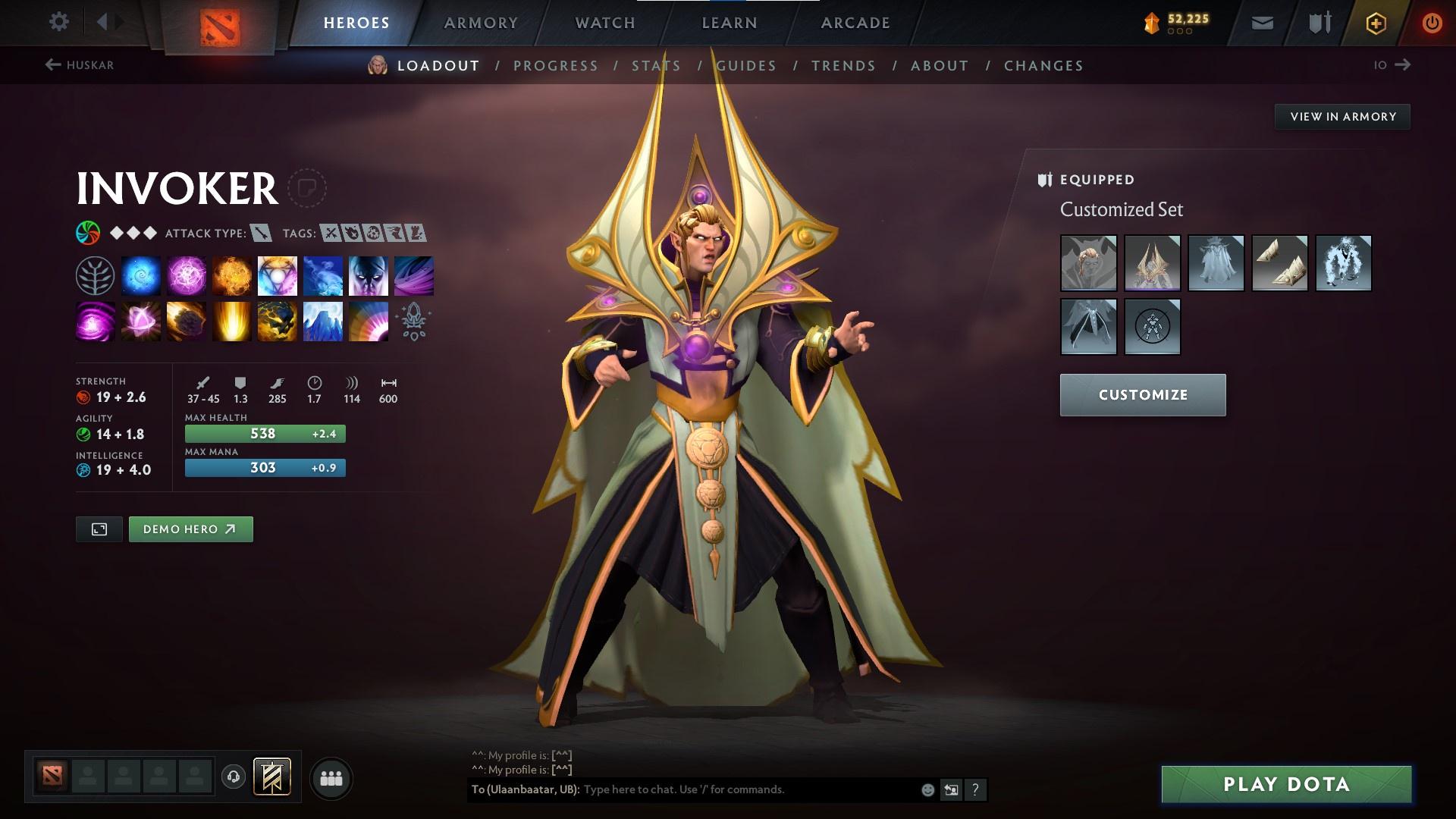Switch to the Changes section

point(1043,66)
